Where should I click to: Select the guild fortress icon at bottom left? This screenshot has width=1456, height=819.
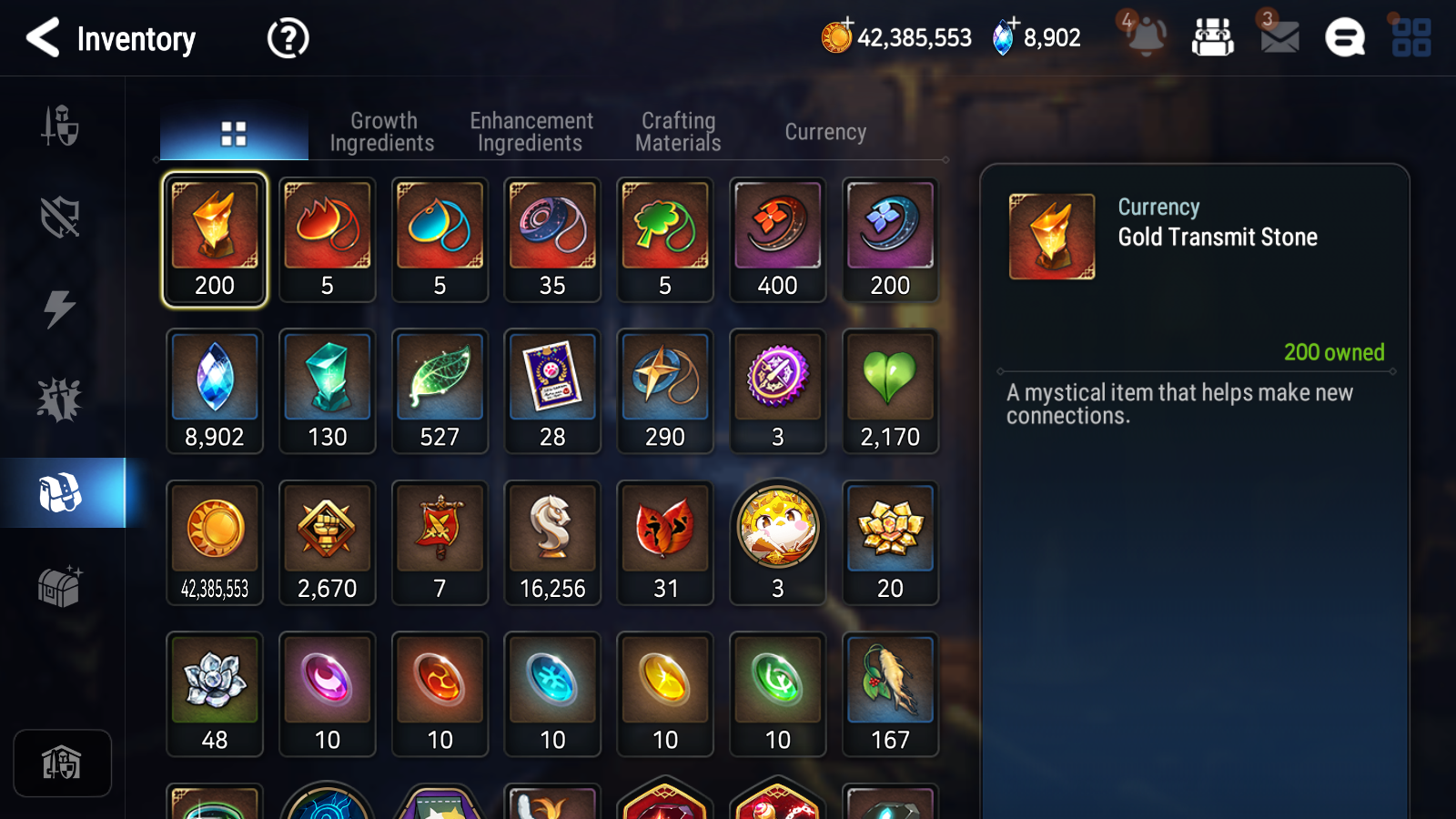click(62, 763)
